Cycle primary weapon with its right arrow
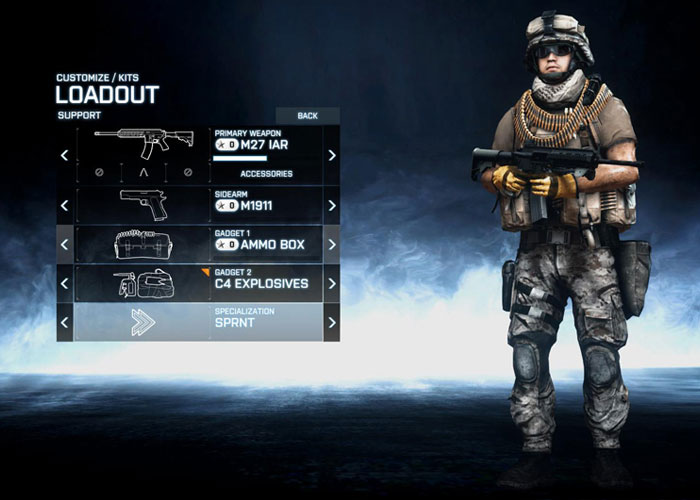The image size is (700, 500). tap(332, 155)
